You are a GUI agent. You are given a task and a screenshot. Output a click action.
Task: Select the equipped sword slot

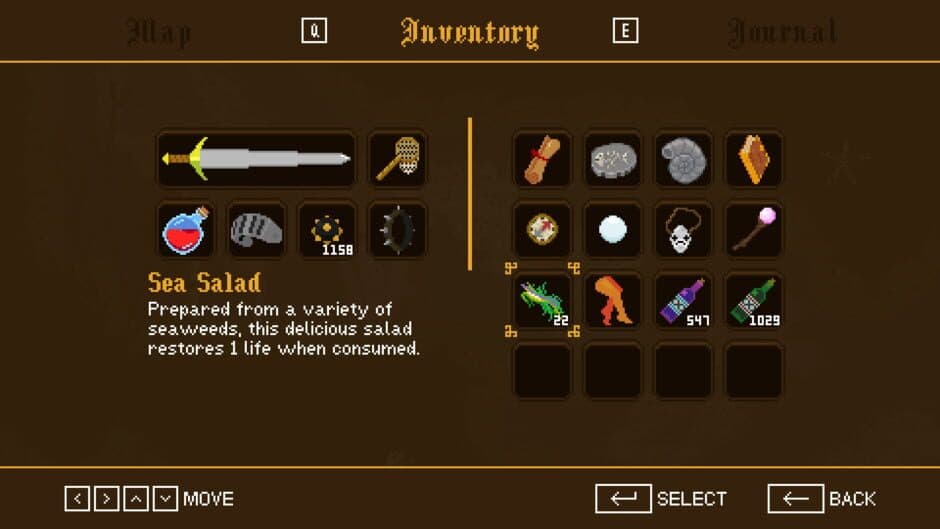pyautogui.click(x=257, y=159)
